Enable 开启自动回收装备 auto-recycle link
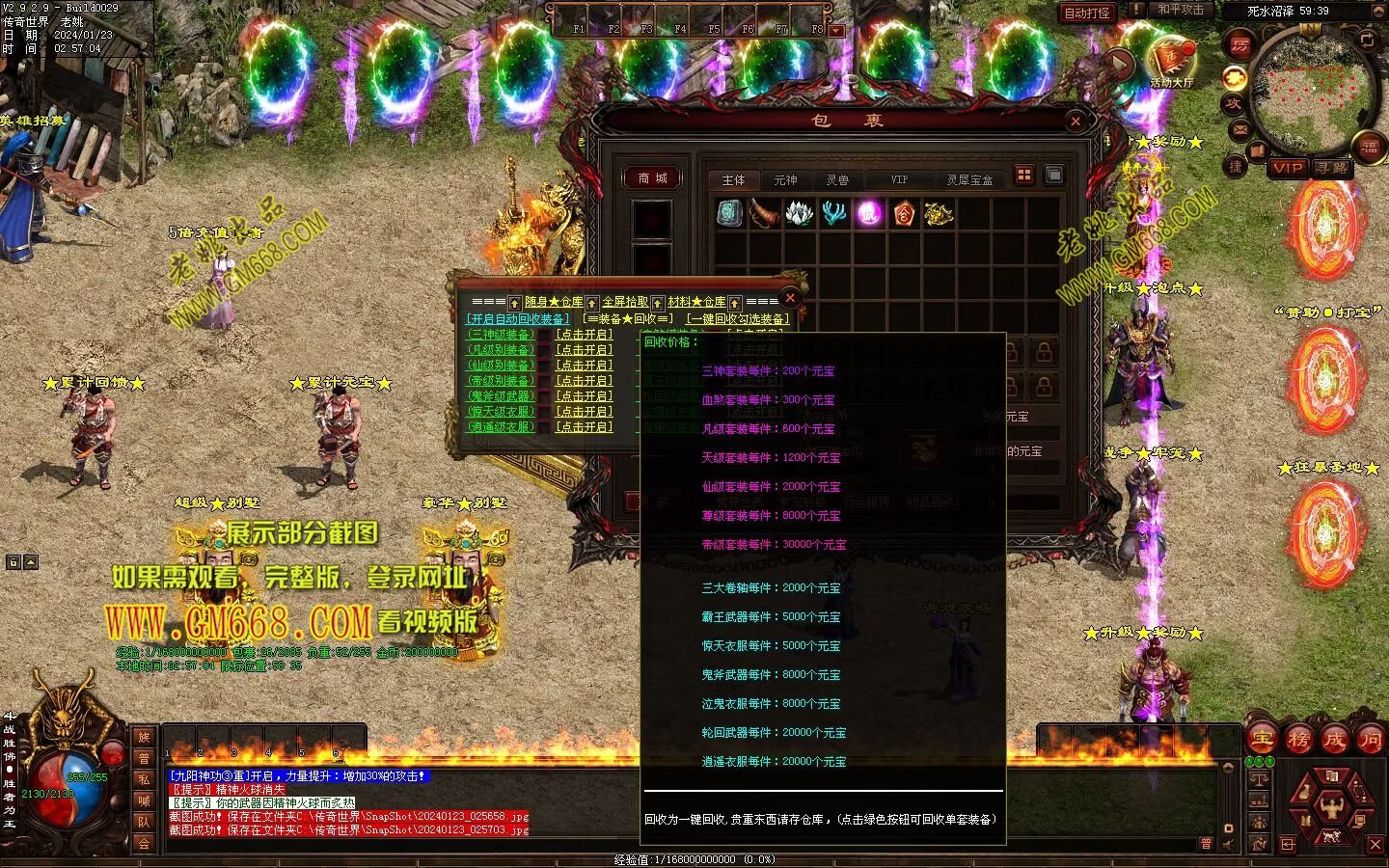 (518, 319)
